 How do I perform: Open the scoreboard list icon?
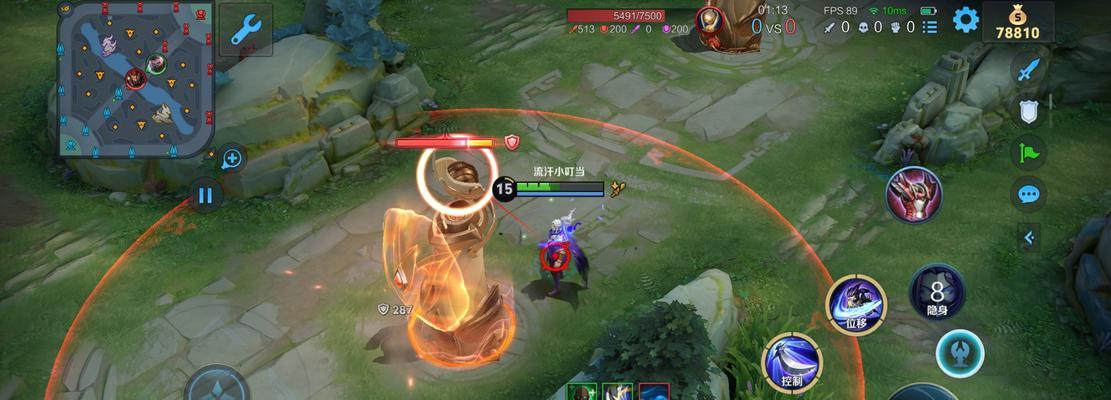pos(930,28)
